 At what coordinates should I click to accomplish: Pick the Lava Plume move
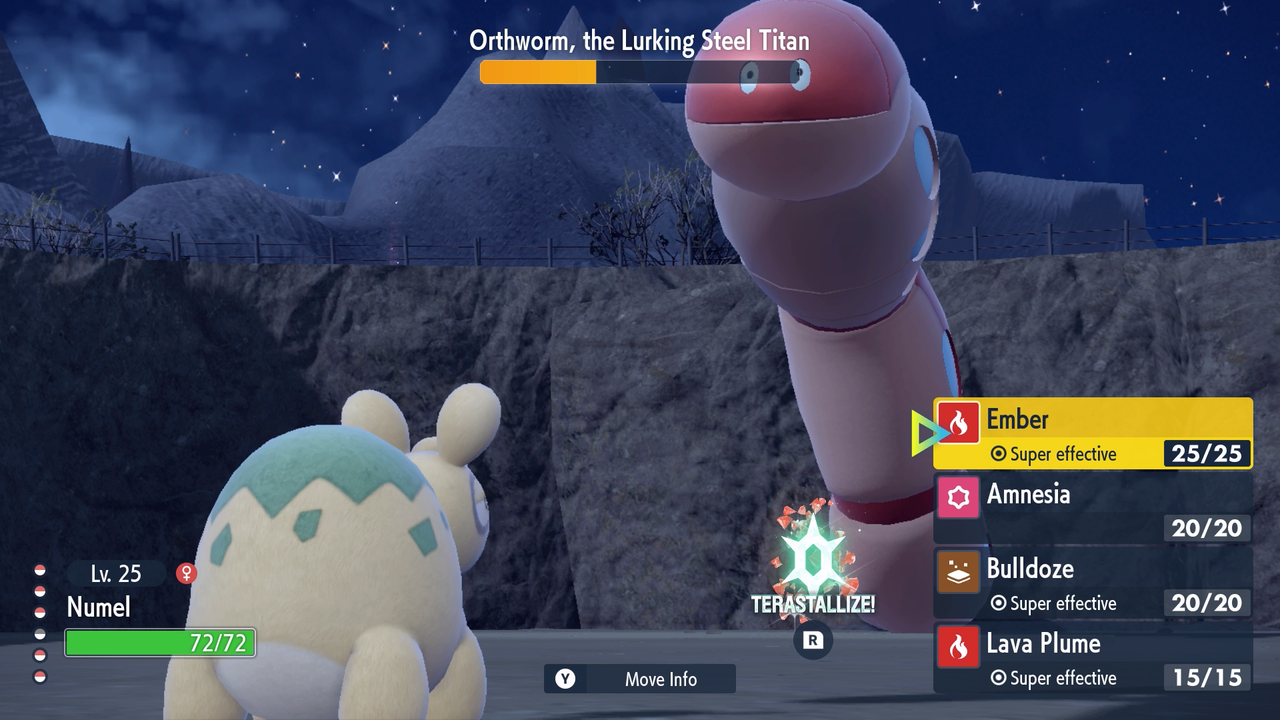[1092, 658]
